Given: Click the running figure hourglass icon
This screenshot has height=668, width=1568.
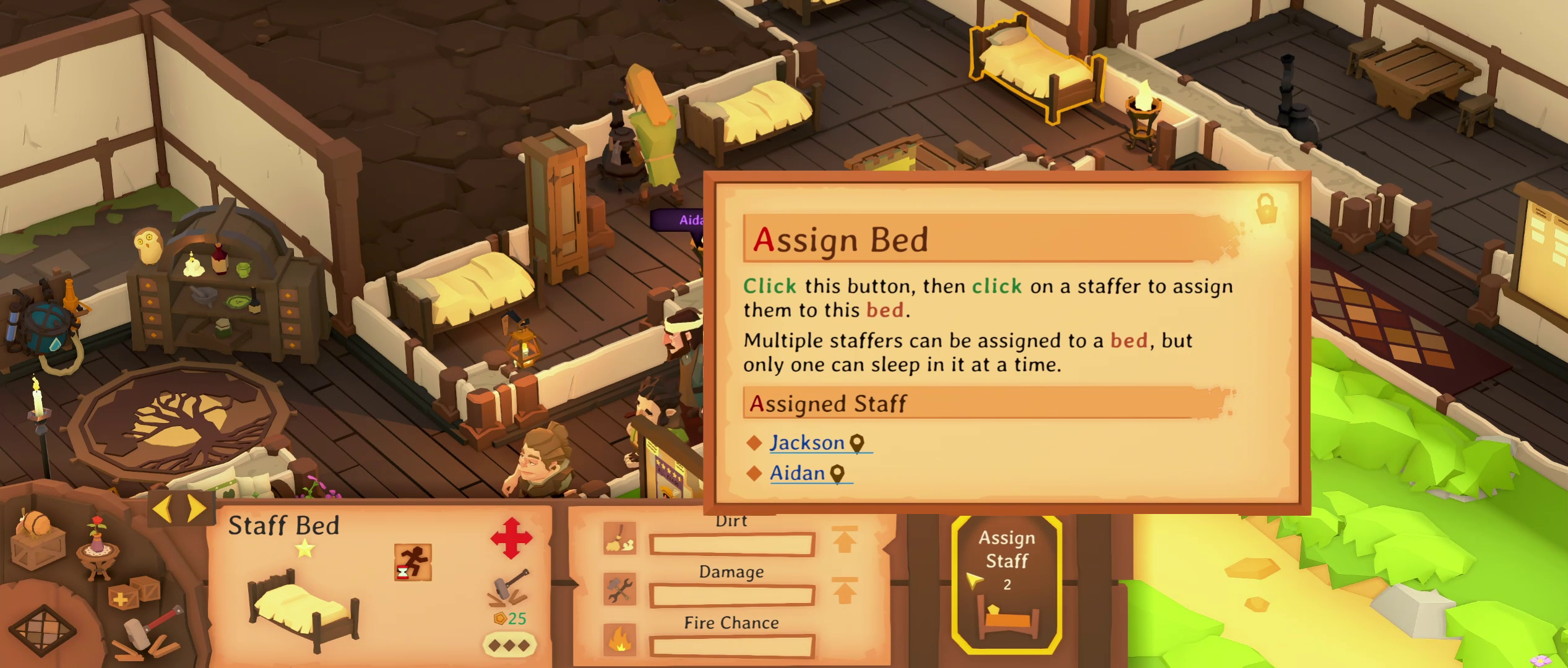Looking at the screenshot, I should (x=413, y=562).
